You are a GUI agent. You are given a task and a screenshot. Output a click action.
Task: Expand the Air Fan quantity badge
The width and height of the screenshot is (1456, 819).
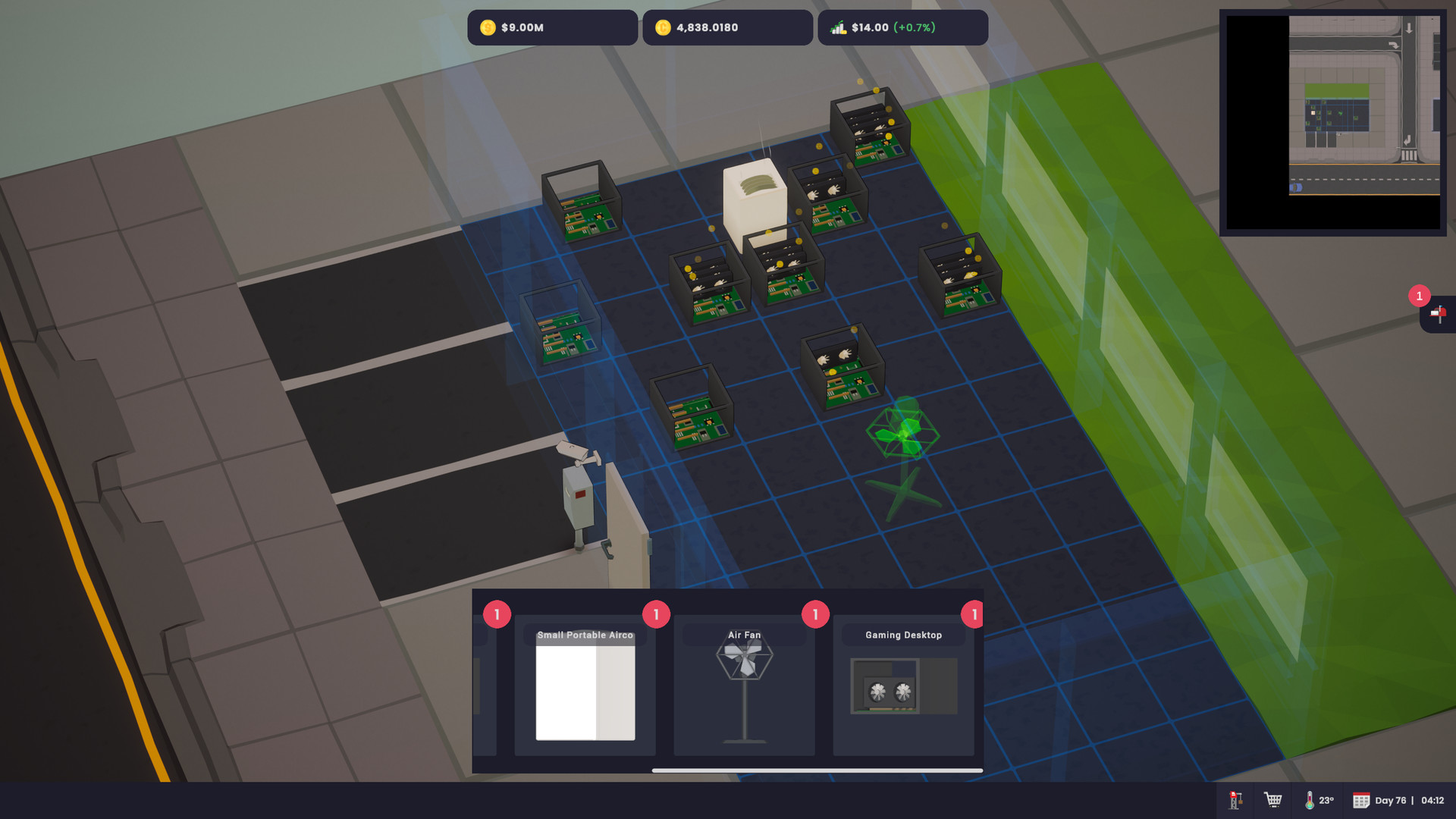814,616
